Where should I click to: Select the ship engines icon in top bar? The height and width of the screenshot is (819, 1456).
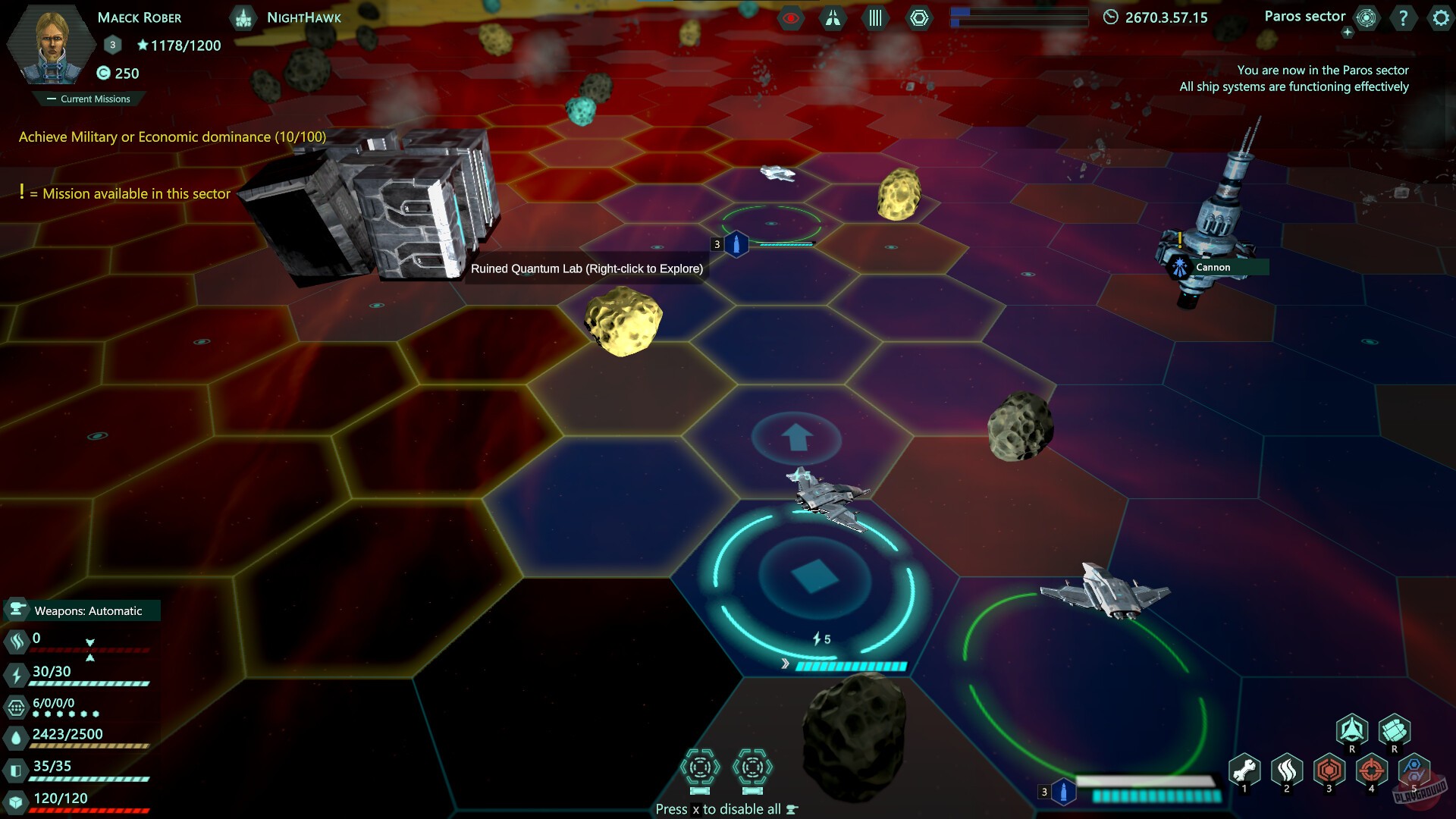(832, 17)
